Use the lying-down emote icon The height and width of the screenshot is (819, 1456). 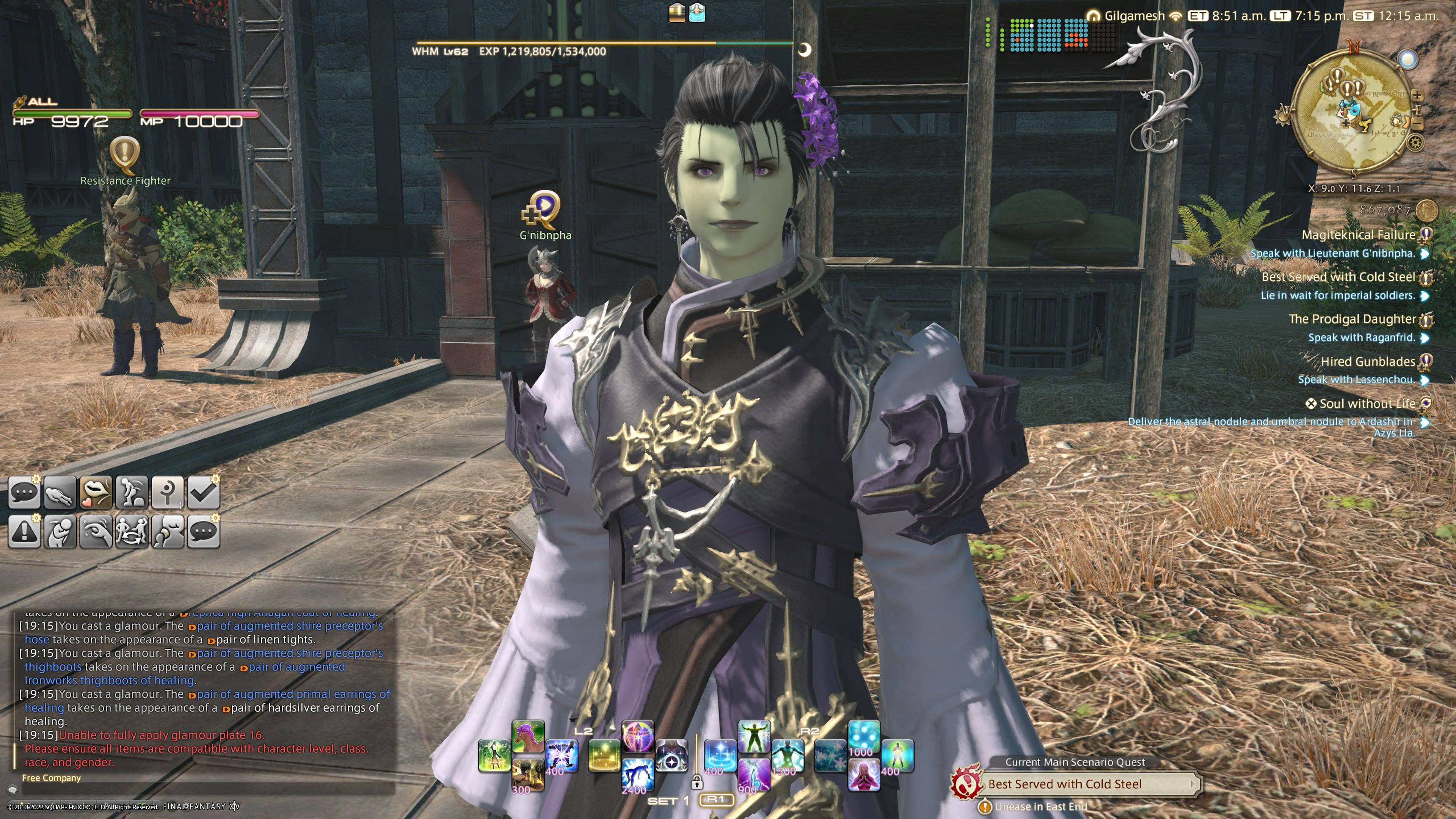[60, 492]
